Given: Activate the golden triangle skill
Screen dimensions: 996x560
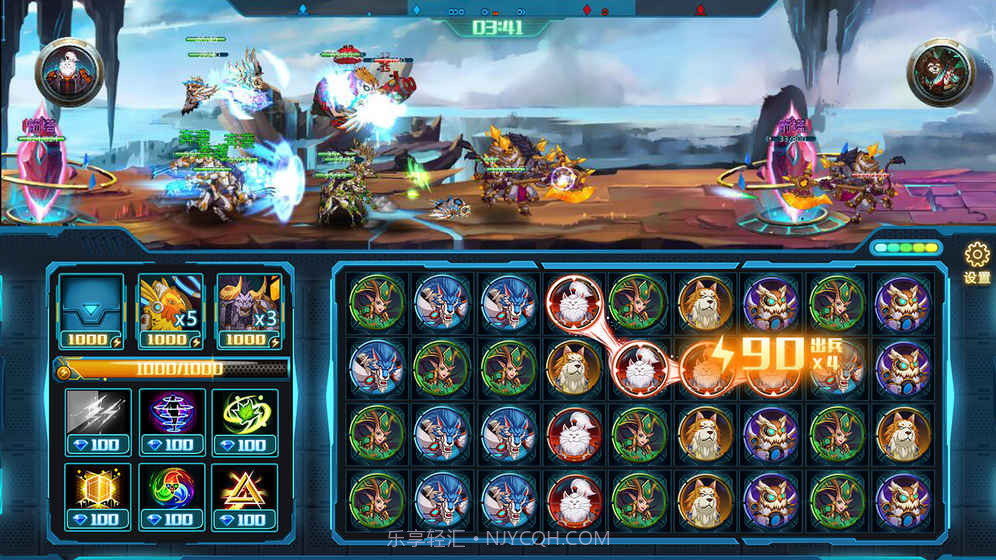Looking at the screenshot, I should click(x=244, y=492).
